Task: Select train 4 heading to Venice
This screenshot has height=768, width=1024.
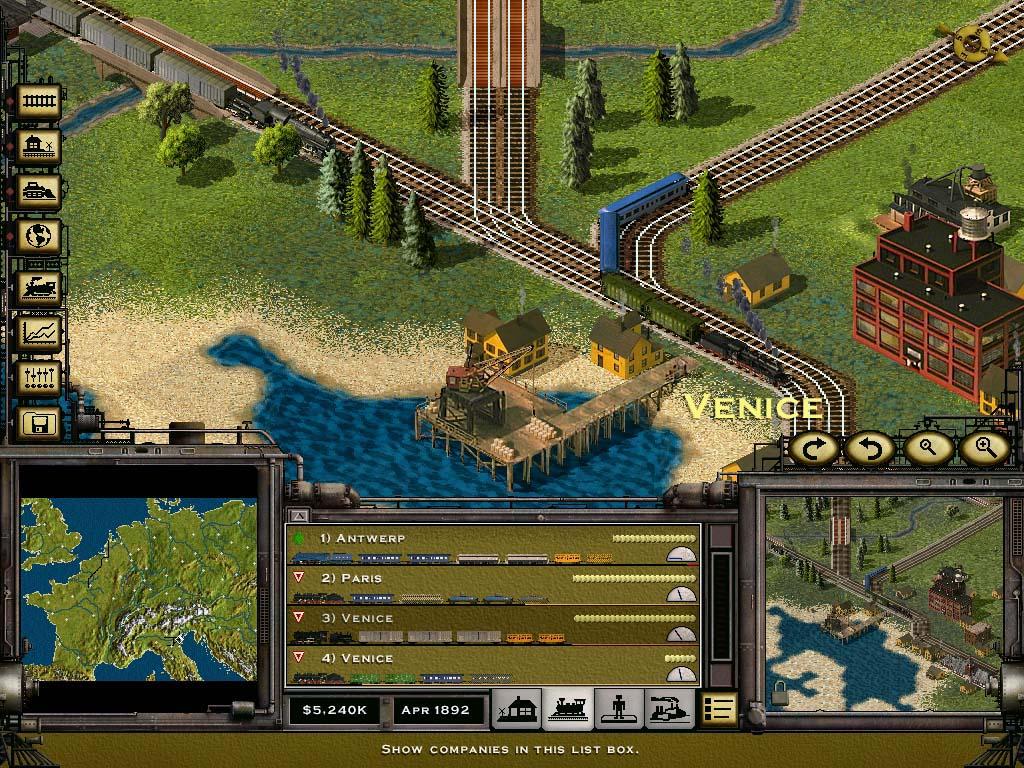Action: [x=492, y=666]
